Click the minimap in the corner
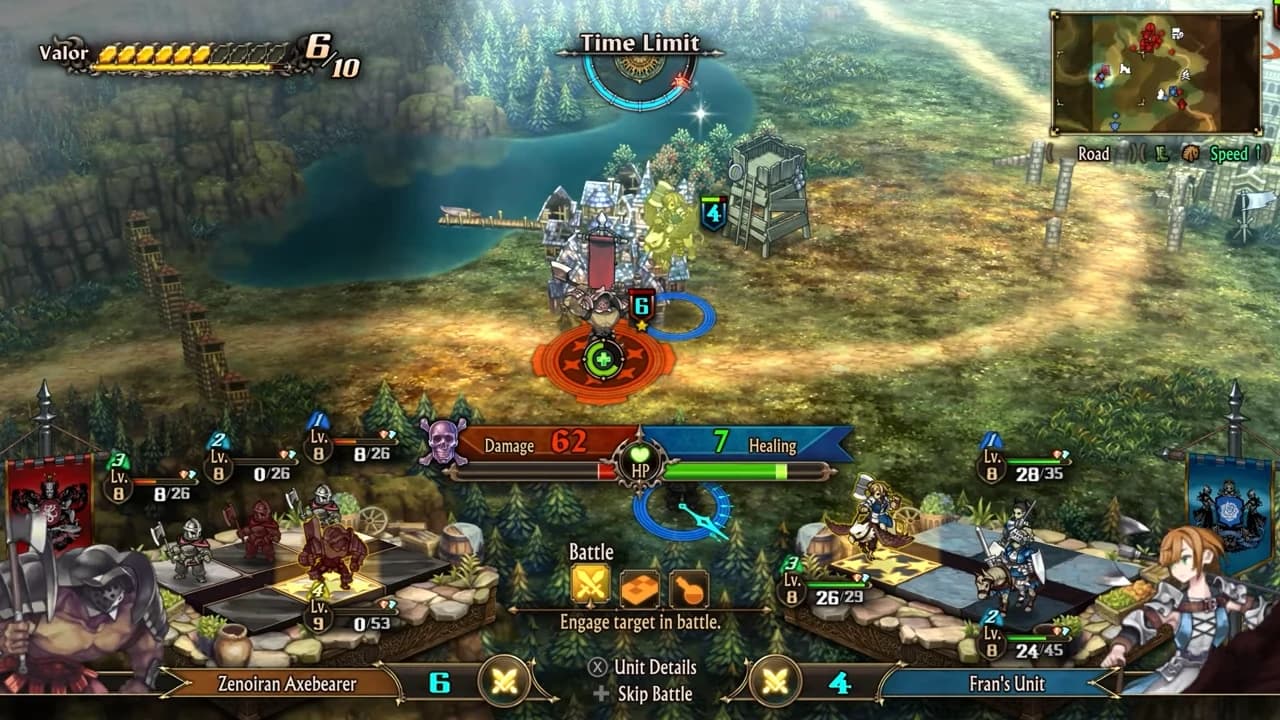The image size is (1280, 720). pos(1156,72)
